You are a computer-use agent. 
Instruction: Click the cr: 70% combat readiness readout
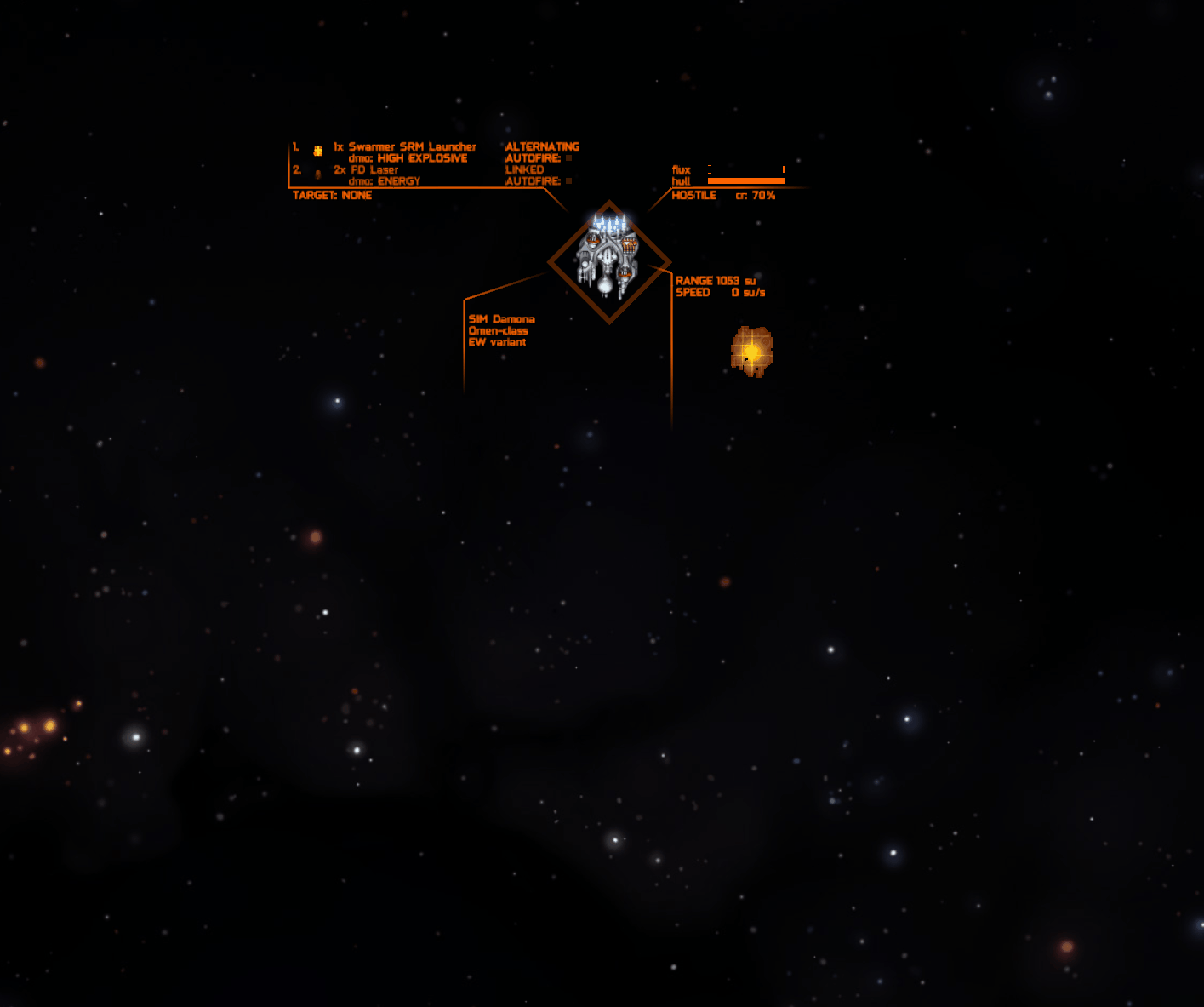pyautogui.click(x=754, y=194)
